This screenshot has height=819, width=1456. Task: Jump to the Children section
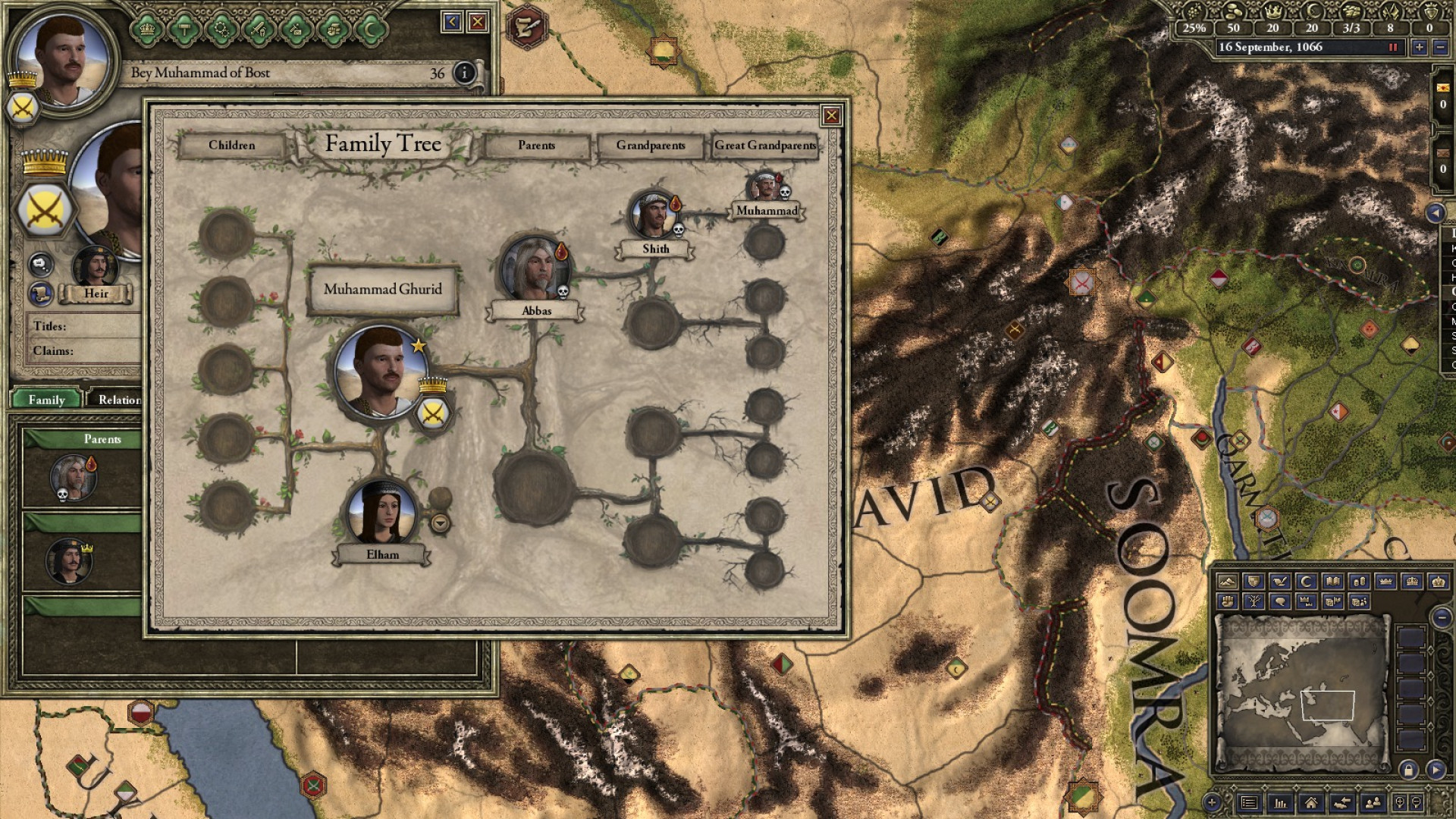coord(231,145)
